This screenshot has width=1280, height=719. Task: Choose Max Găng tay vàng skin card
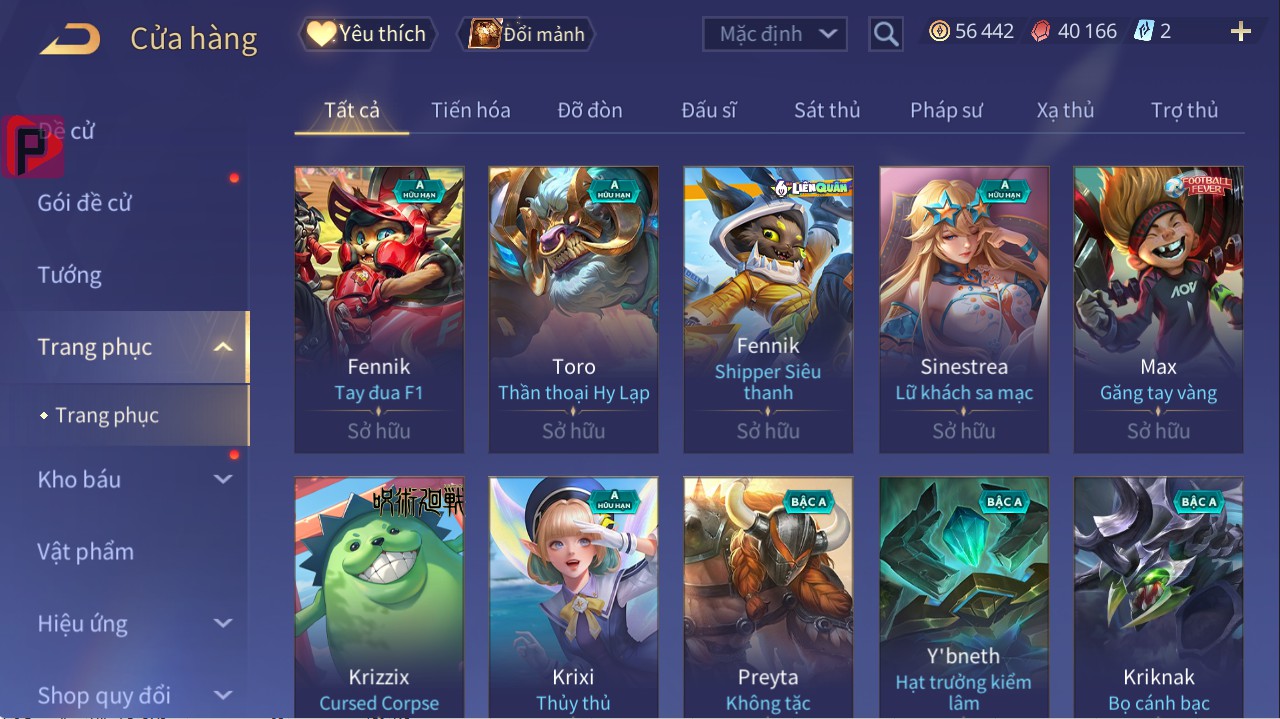pyautogui.click(x=1158, y=310)
